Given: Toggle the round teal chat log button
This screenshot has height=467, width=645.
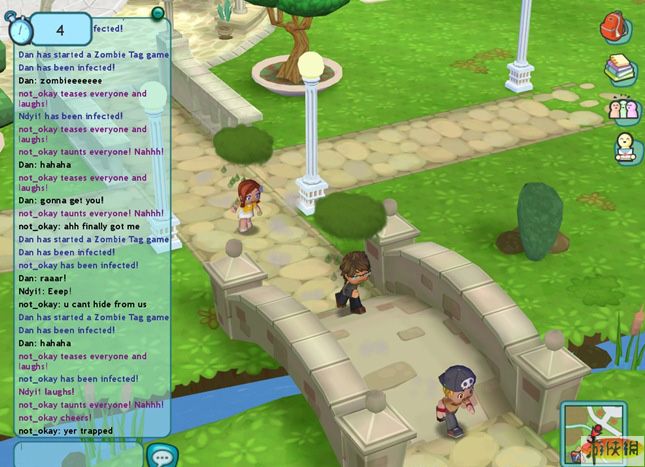Looking at the screenshot, I should (x=158, y=13).
